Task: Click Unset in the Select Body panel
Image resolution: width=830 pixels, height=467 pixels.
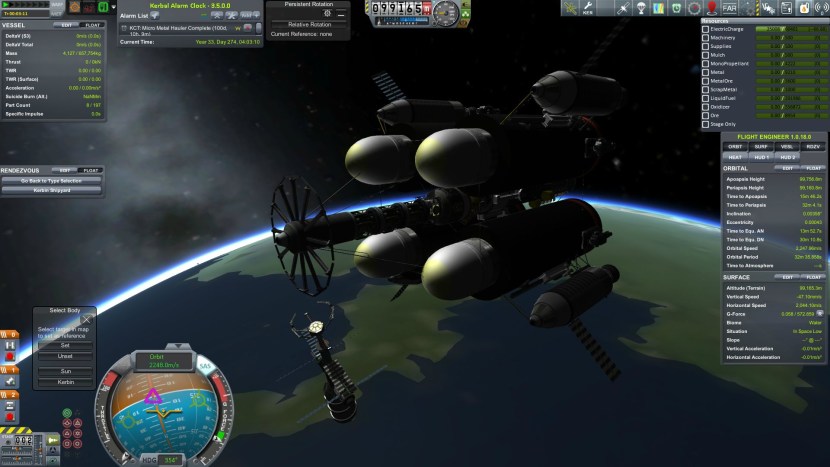Action: pyautogui.click(x=65, y=355)
